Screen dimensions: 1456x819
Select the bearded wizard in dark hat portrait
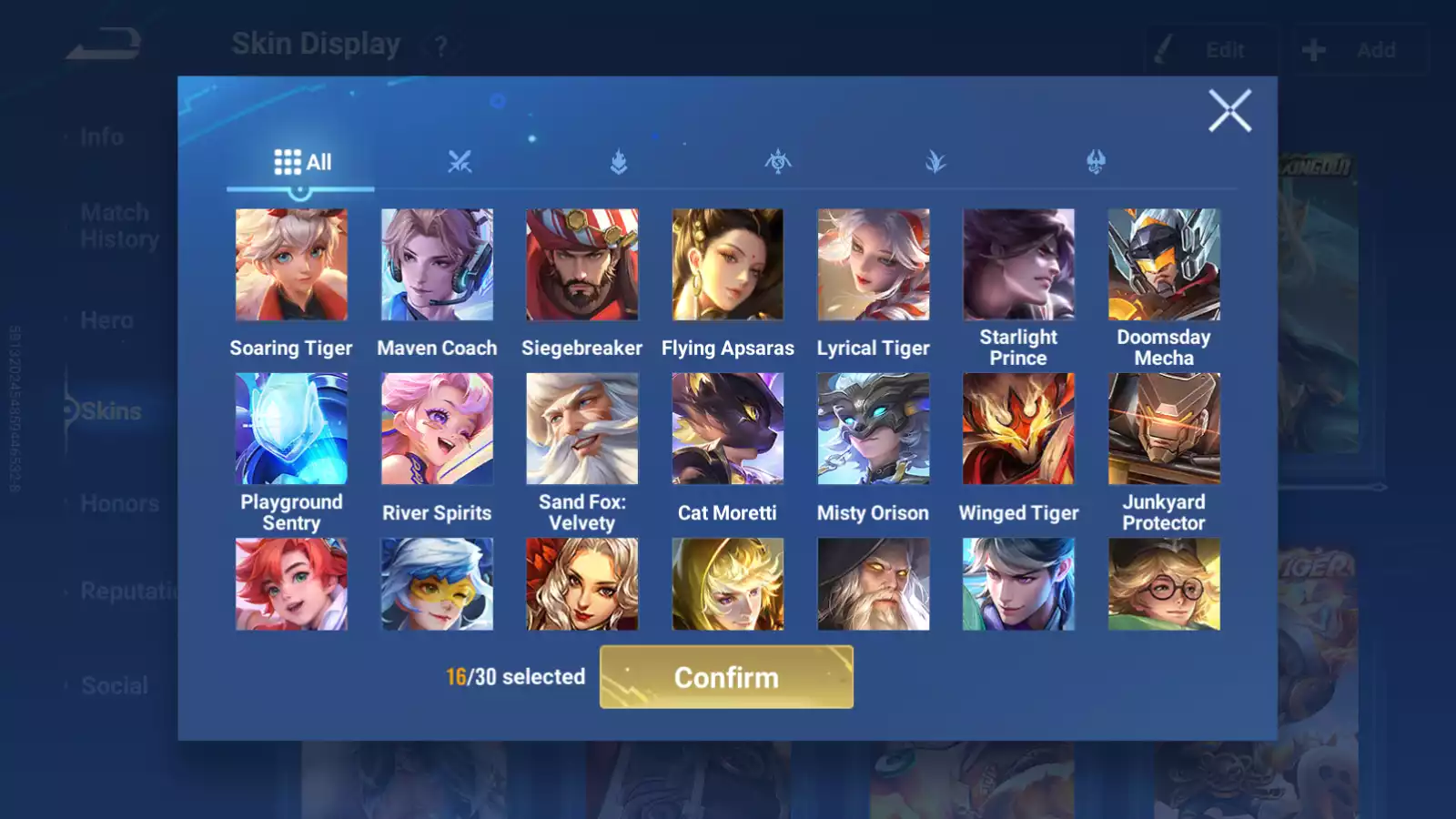point(873,584)
